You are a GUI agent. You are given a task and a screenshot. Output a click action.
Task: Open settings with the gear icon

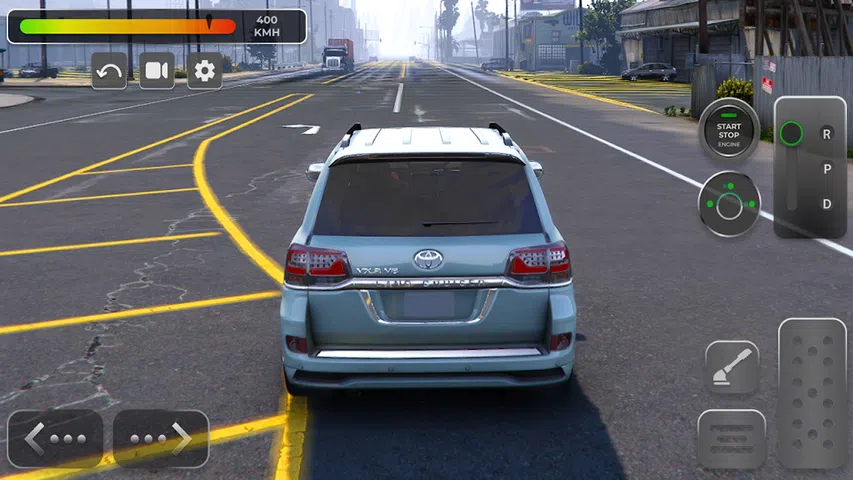click(205, 71)
